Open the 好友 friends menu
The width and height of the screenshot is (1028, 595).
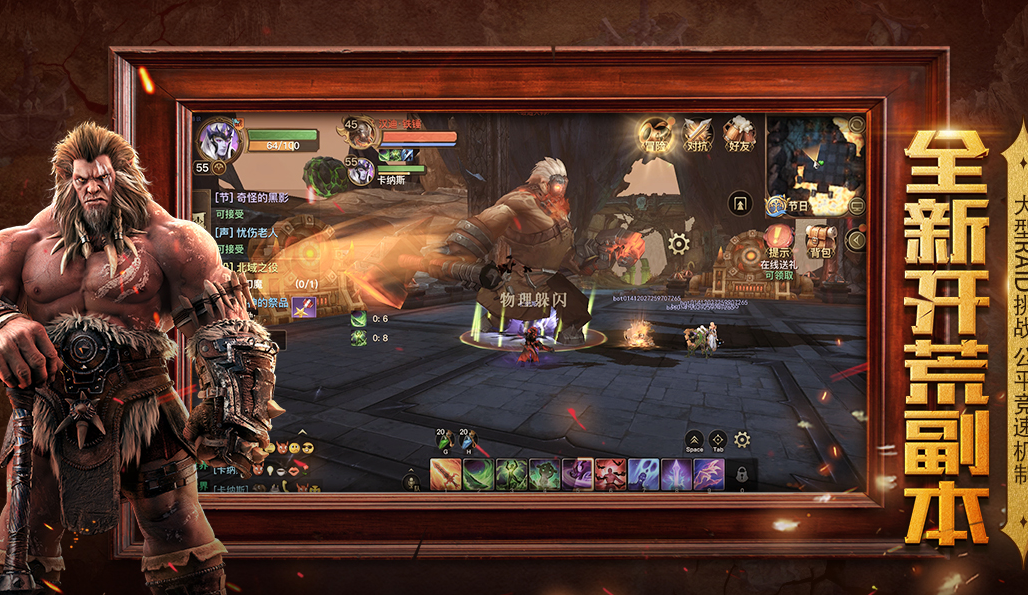pos(739,135)
